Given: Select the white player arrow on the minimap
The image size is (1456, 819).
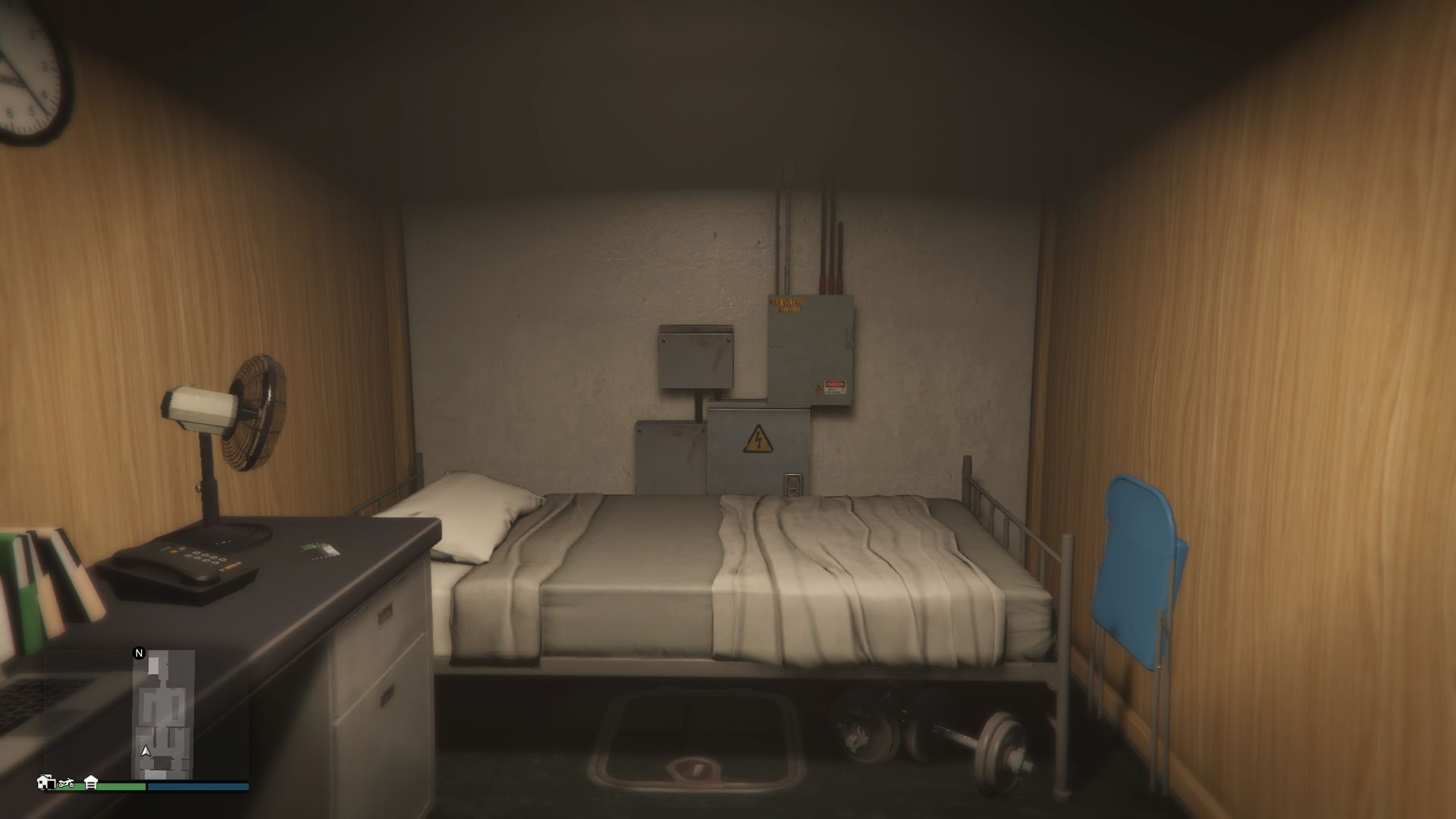Looking at the screenshot, I should click(146, 751).
